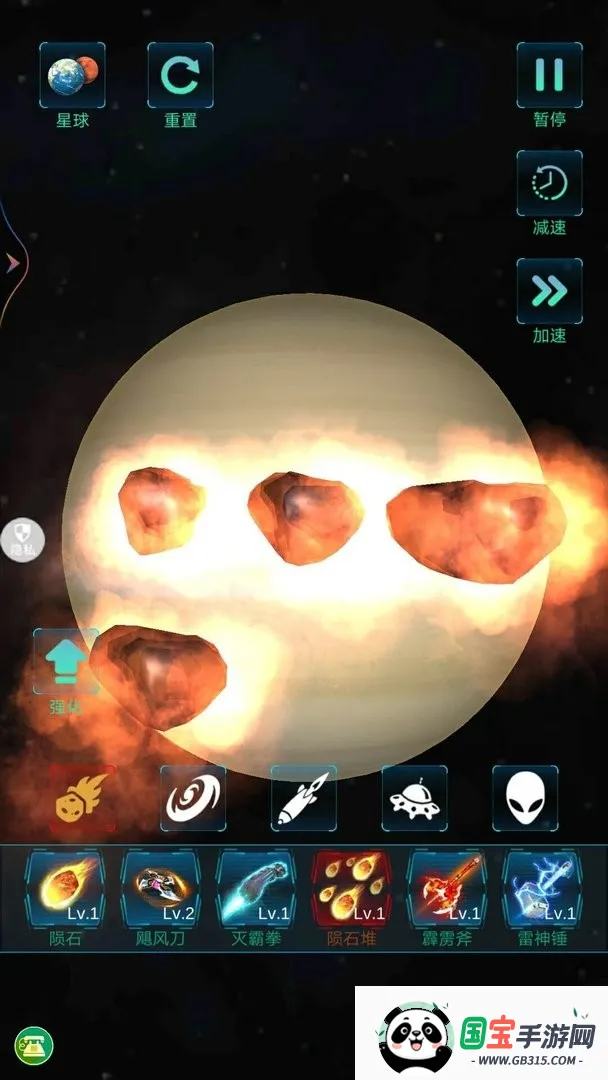Viewport: 608px width, 1080px height.
Task: Click the 重置 reset button
Action: pyautogui.click(x=180, y=76)
